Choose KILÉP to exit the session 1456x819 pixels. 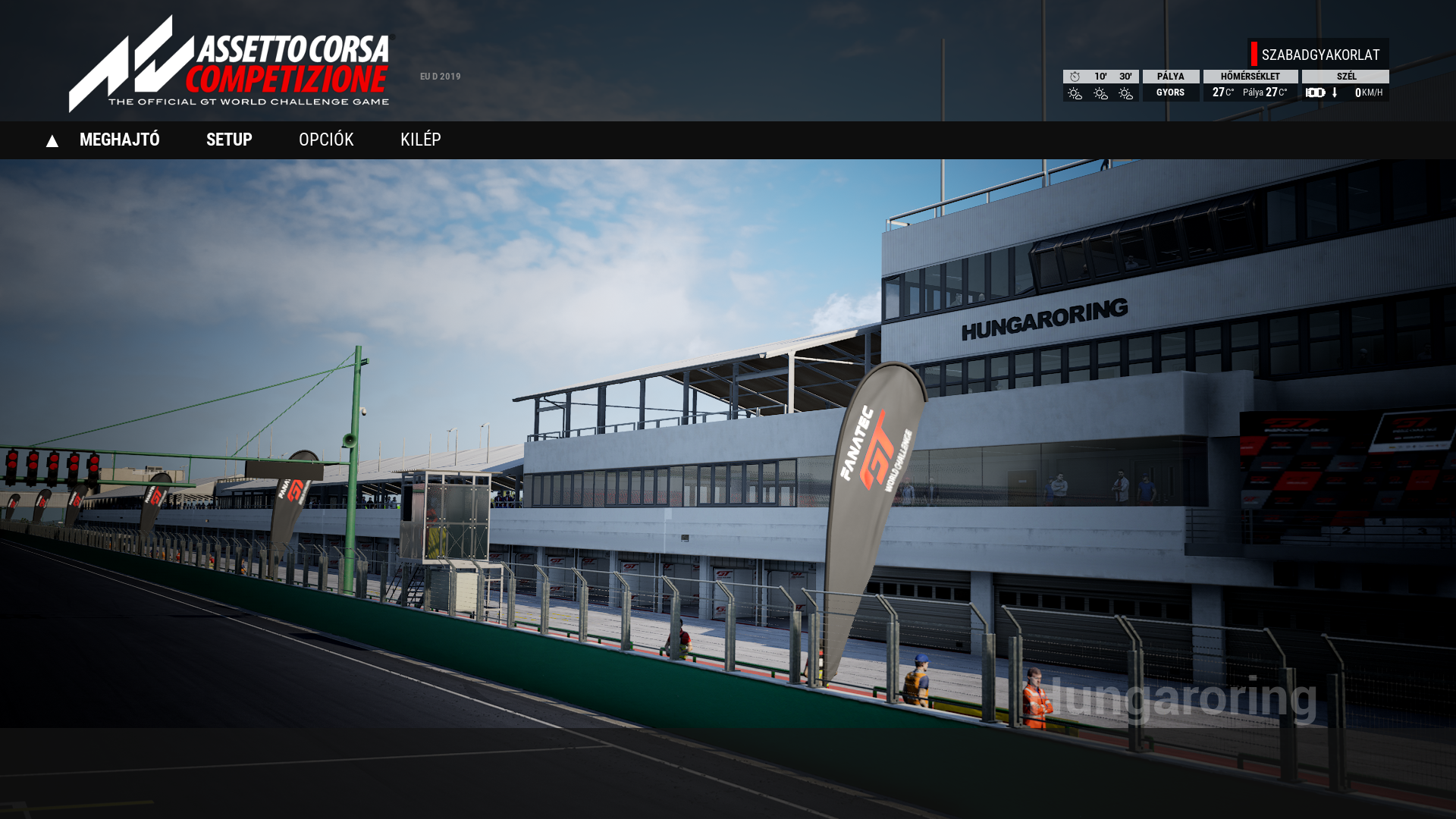(x=420, y=140)
